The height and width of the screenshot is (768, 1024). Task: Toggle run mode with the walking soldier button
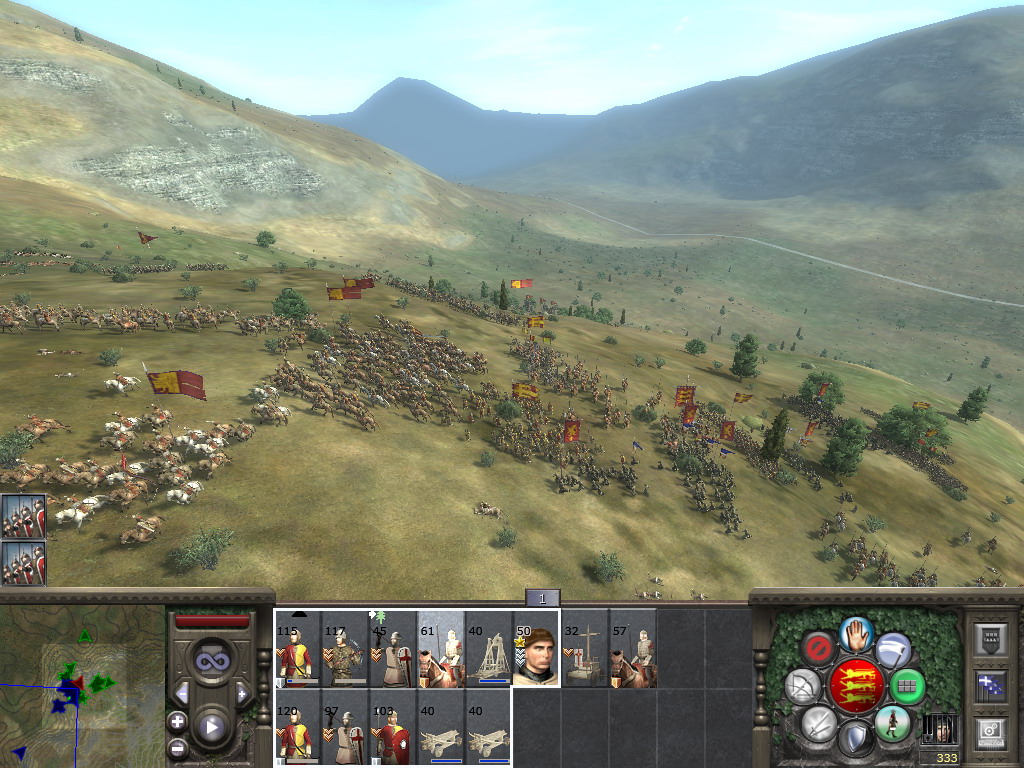click(x=892, y=722)
